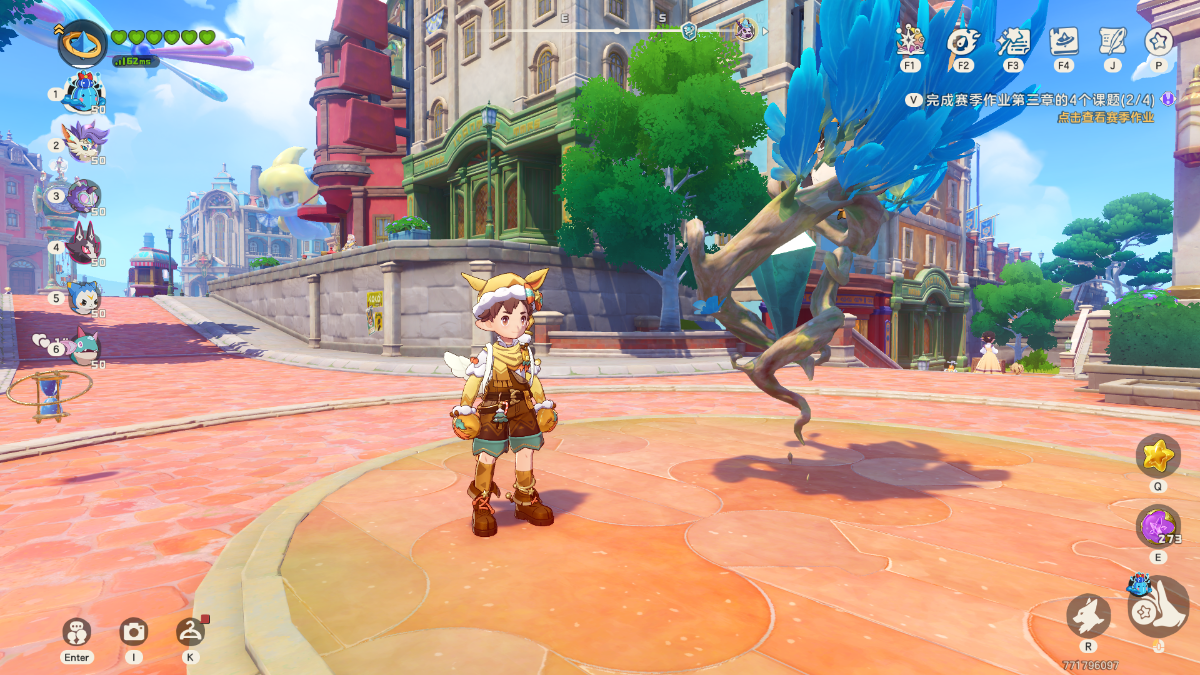The image size is (1200, 675).
Task: Open the camera photo mode
Action: pyautogui.click(x=133, y=631)
